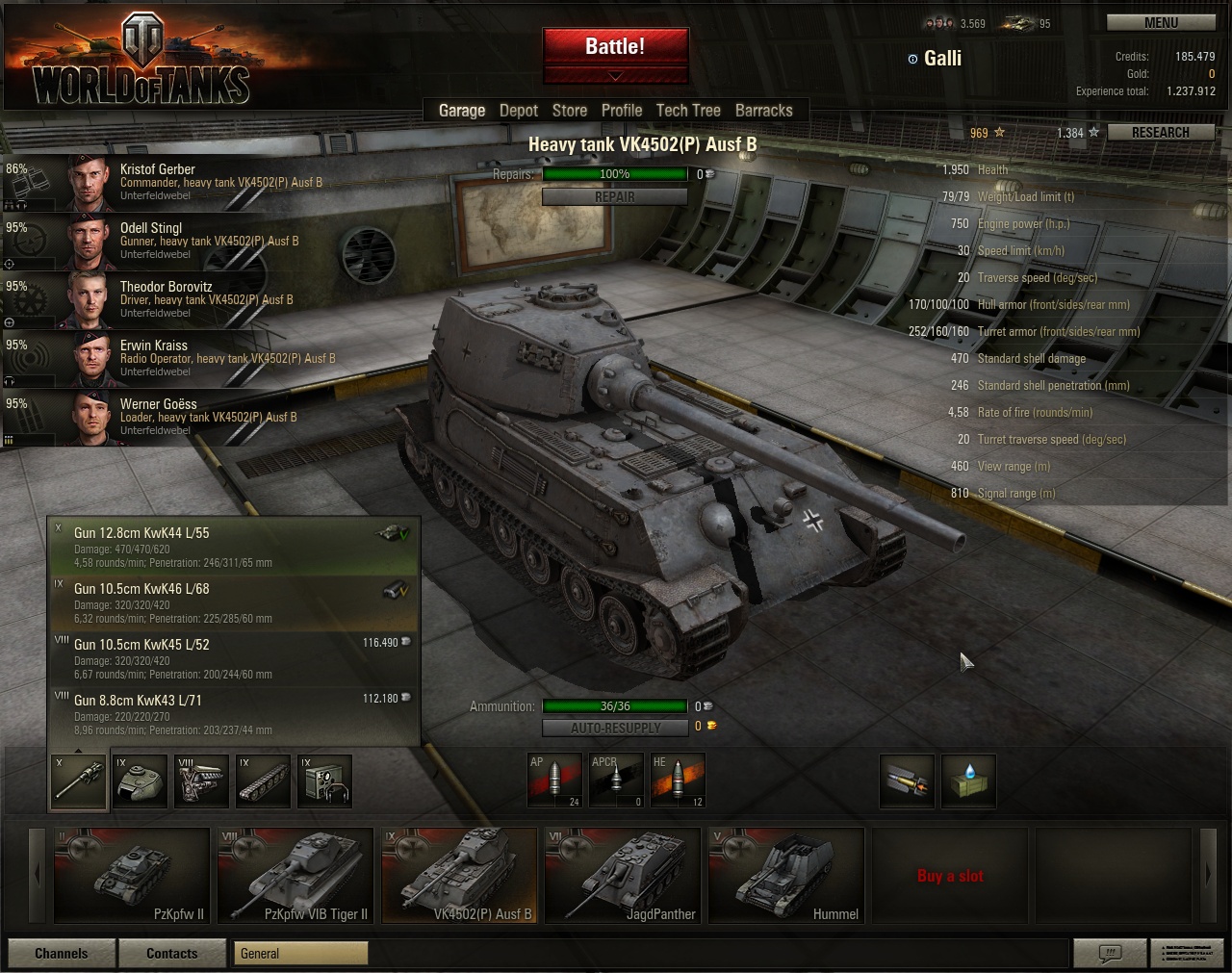Go to the Barracks tab
The height and width of the screenshot is (973, 1232).
pyautogui.click(x=763, y=111)
